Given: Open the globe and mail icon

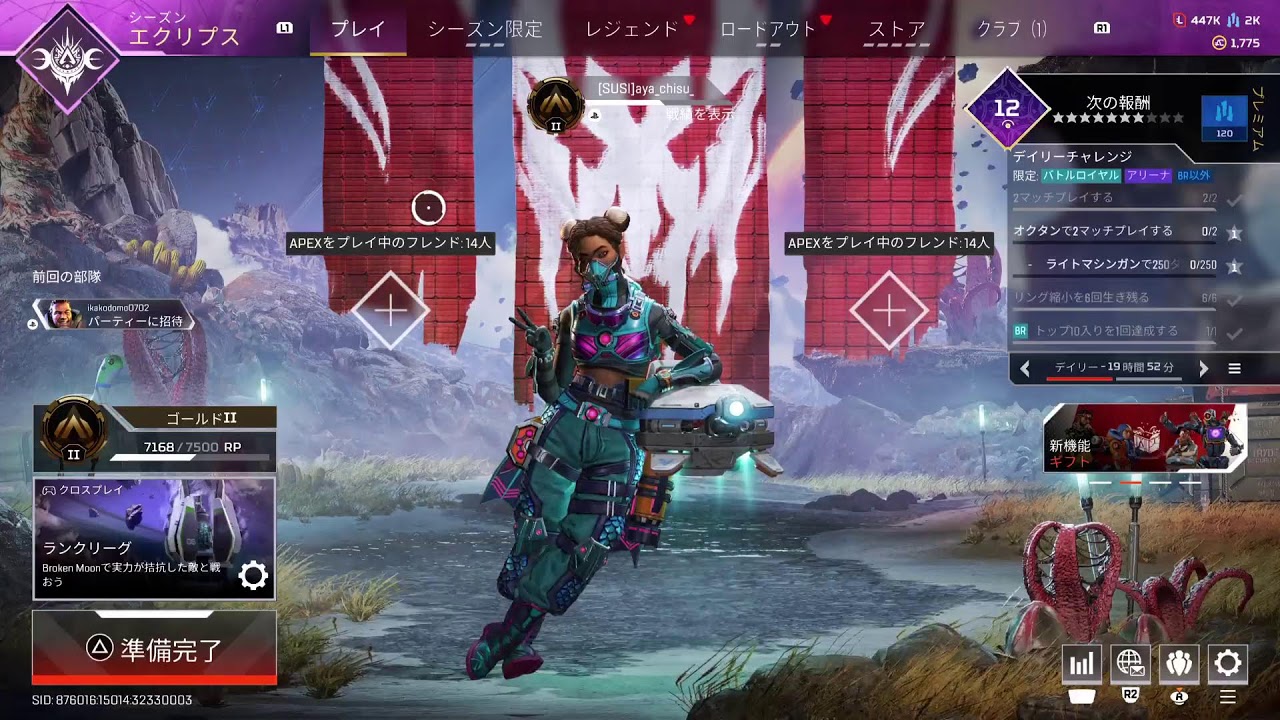Looking at the screenshot, I should [x=1130, y=664].
